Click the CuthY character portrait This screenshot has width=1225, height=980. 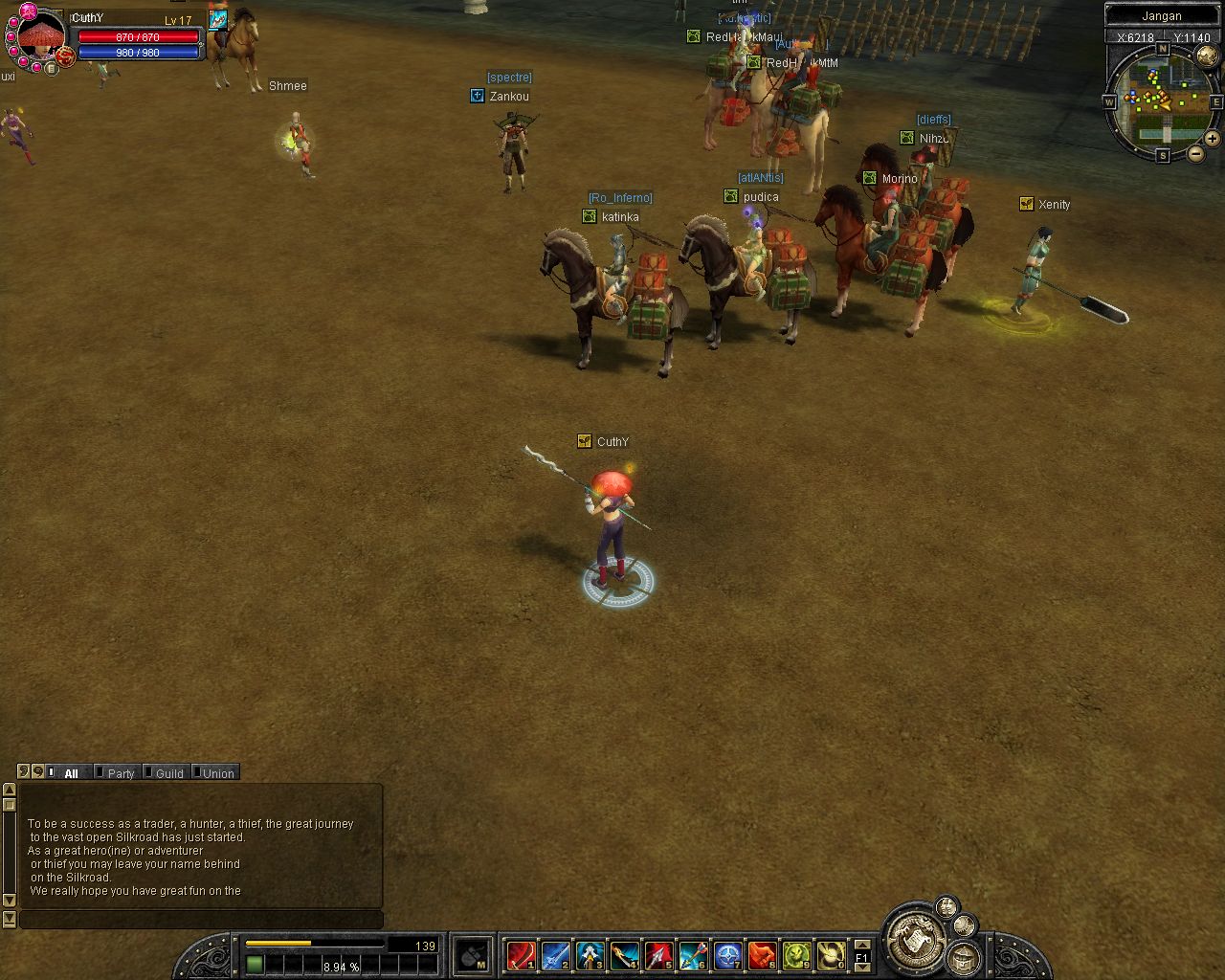[41, 38]
